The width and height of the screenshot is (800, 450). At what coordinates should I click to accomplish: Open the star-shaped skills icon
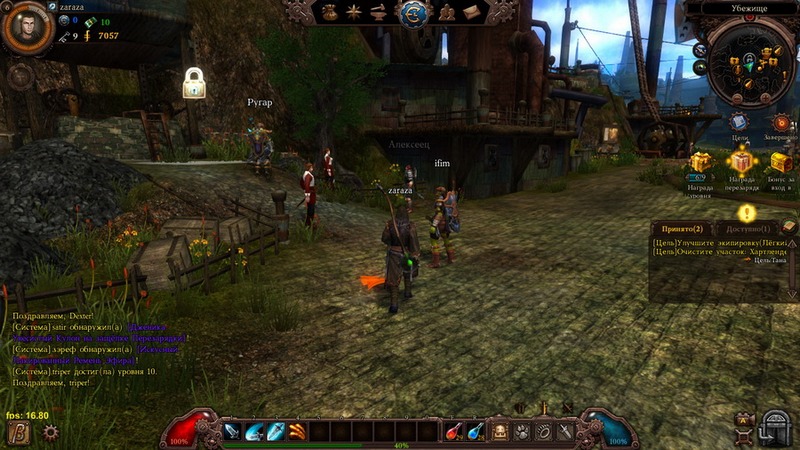click(355, 12)
